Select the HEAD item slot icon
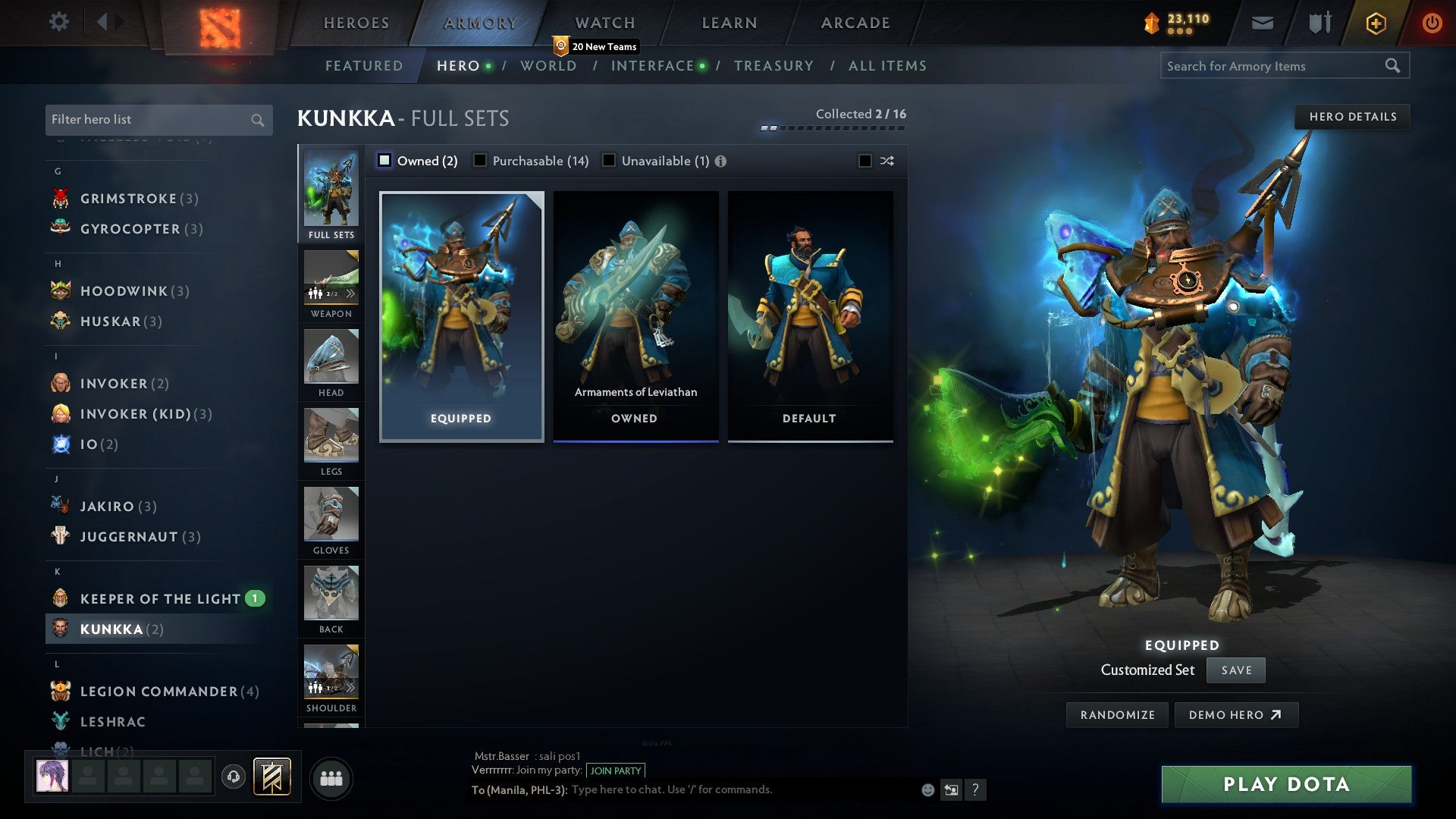 click(331, 356)
